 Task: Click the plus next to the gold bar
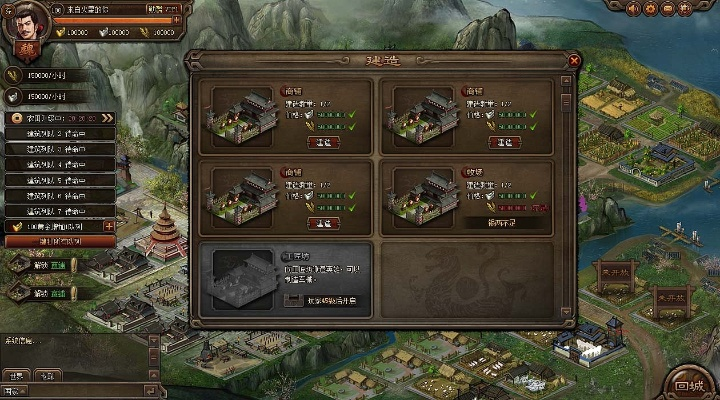[x=109, y=227]
